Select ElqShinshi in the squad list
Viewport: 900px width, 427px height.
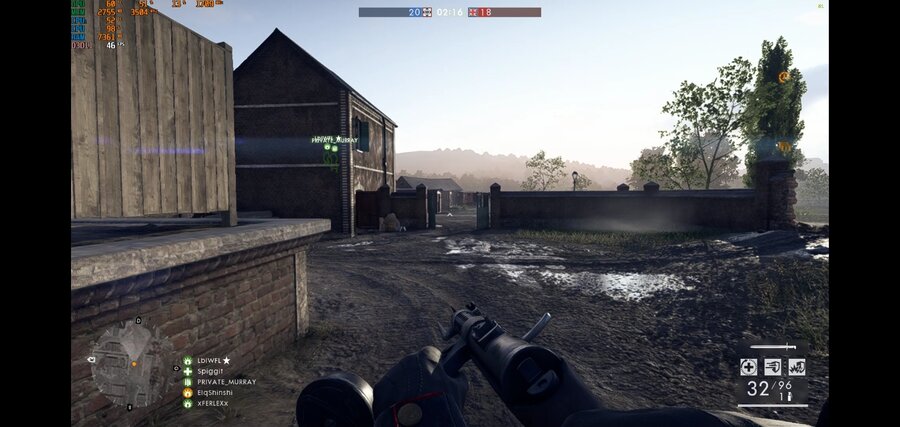[212, 392]
